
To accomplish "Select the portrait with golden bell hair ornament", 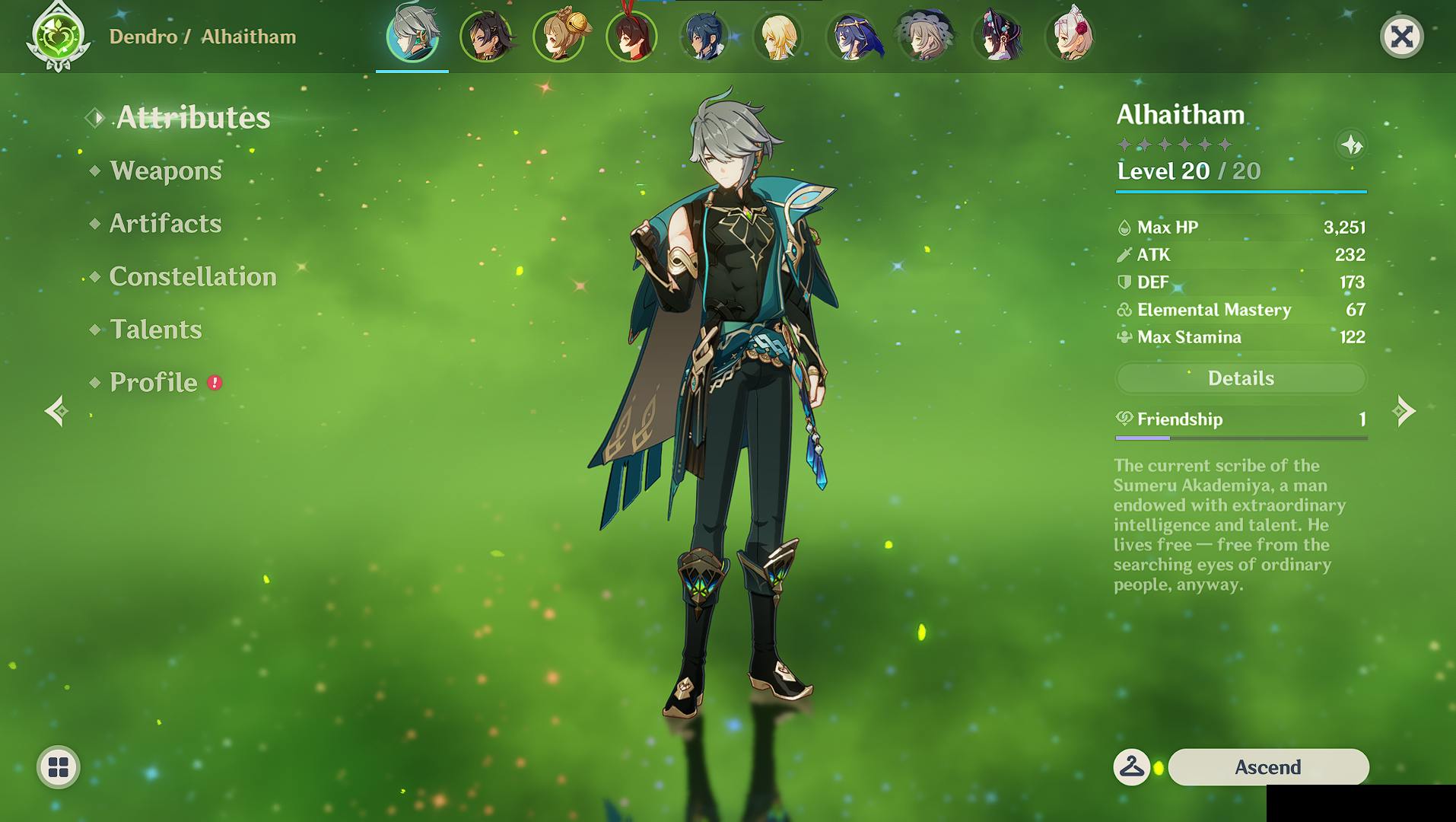I will click(560, 37).
